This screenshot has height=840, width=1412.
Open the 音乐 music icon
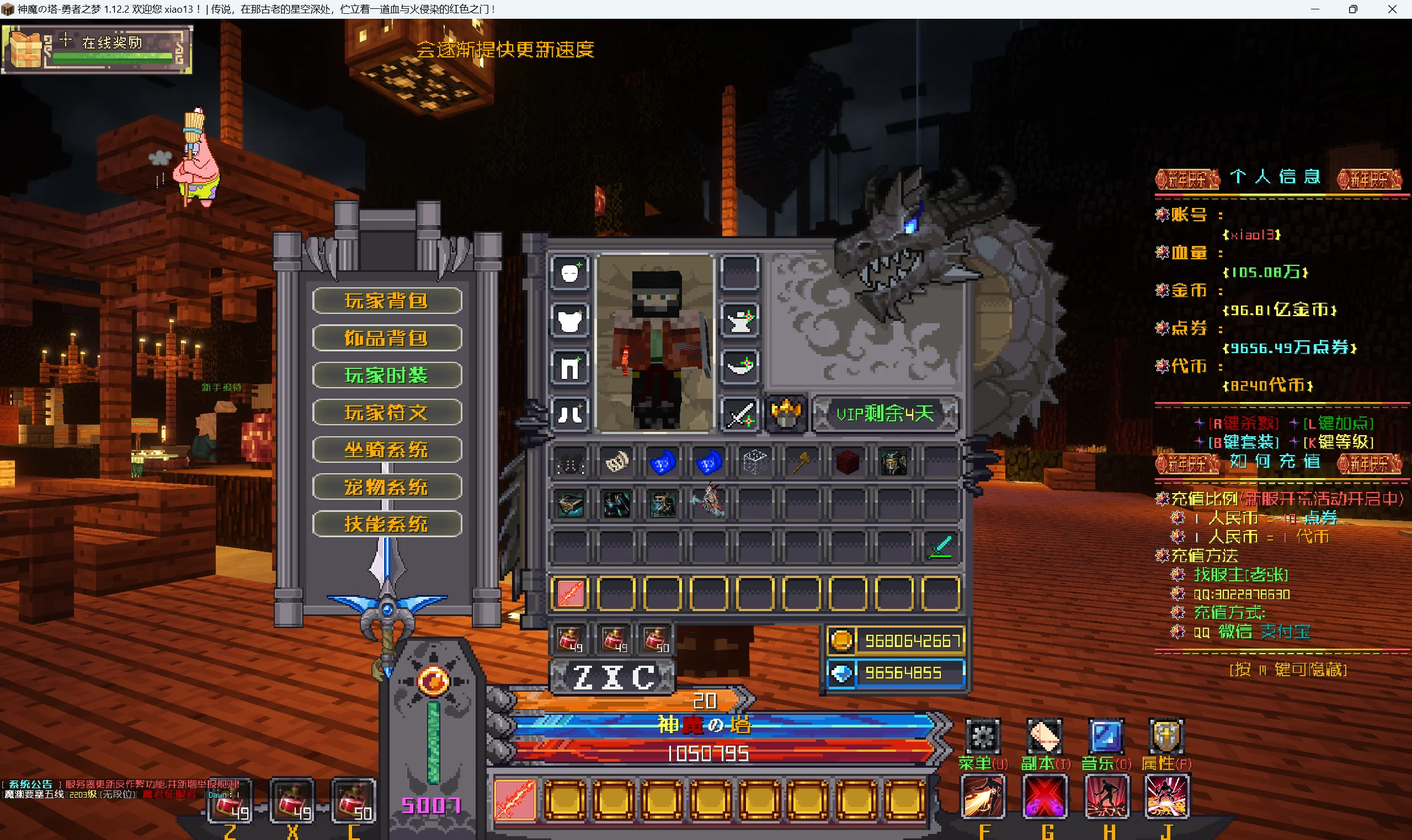click(x=1106, y=737)
